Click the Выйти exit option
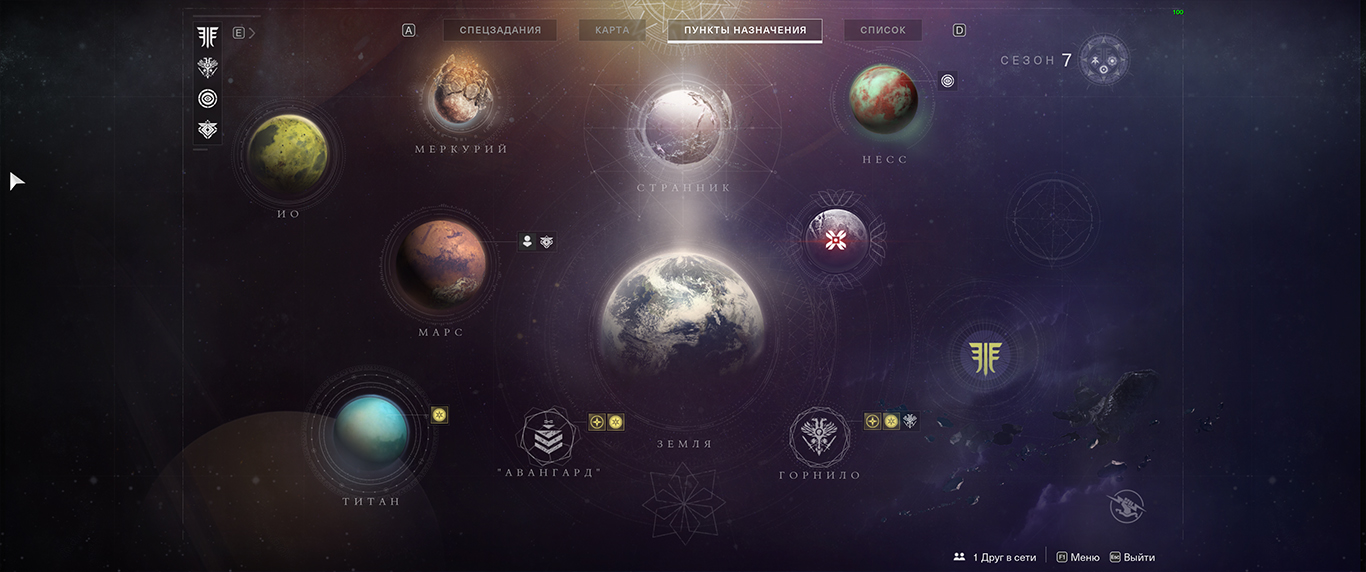1366x572 pixels. coord(1132,557)
